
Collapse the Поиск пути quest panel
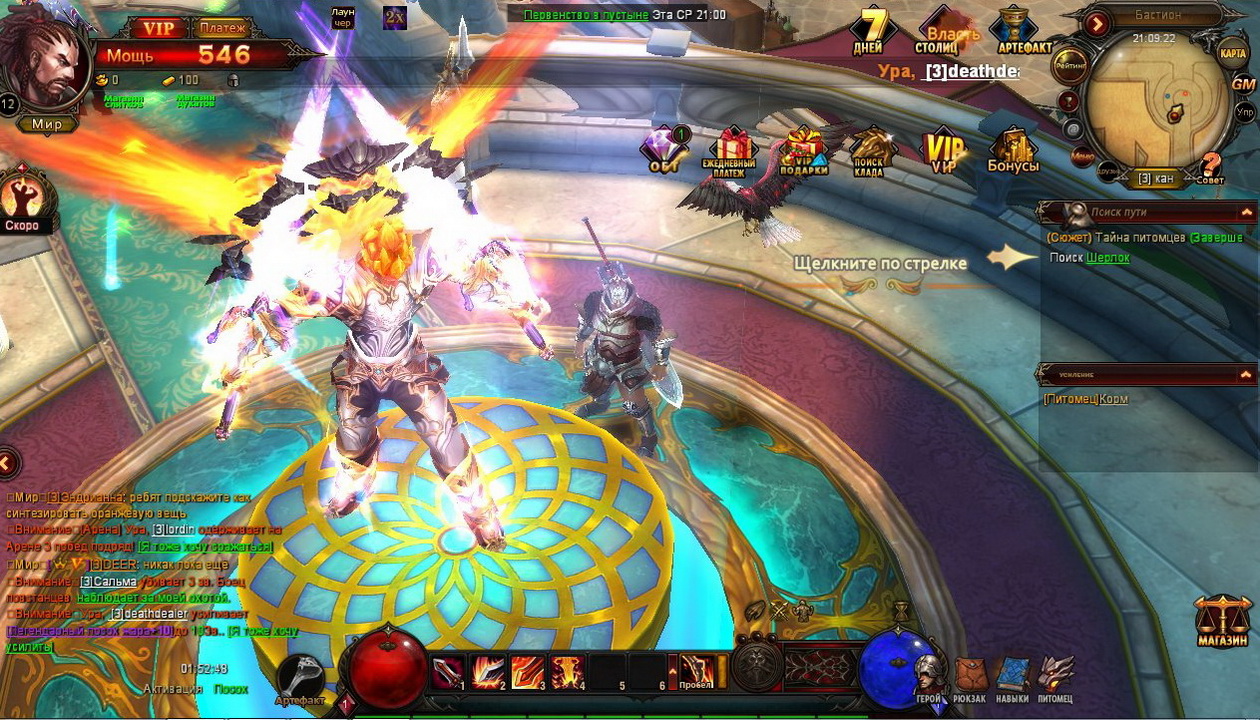click(1246, 212)
